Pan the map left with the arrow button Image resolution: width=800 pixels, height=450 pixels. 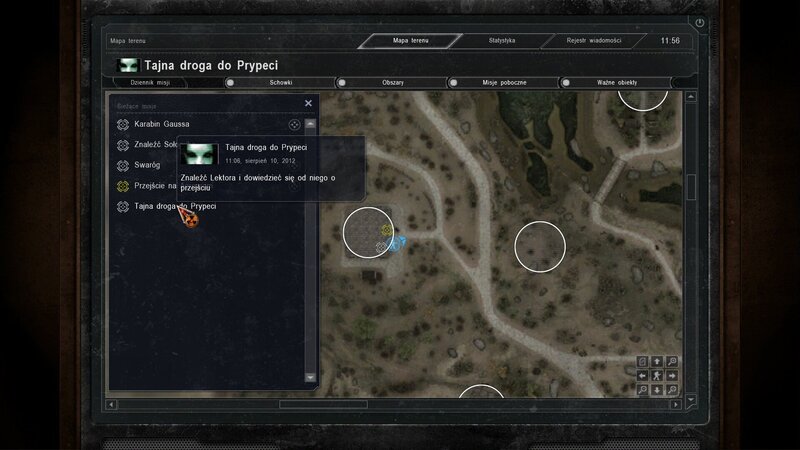point(643,375)
